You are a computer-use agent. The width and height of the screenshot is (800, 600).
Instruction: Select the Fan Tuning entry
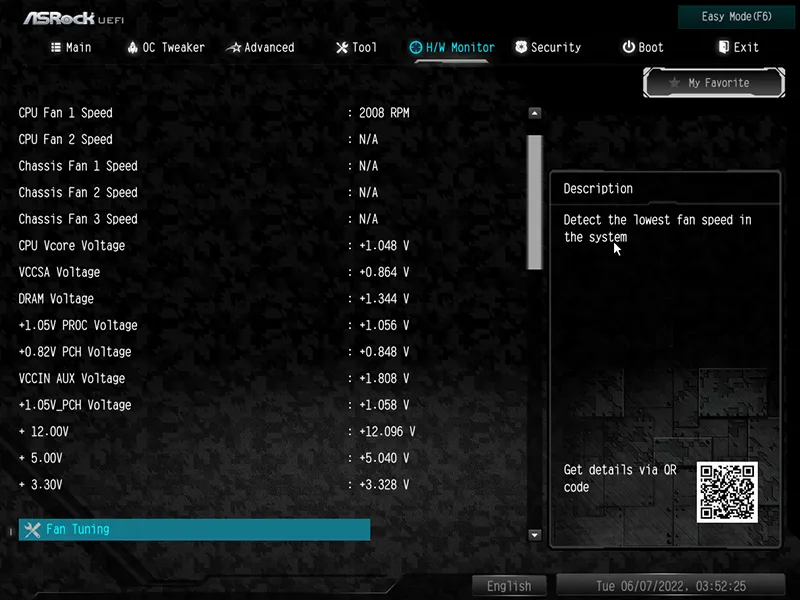[195, 529]
